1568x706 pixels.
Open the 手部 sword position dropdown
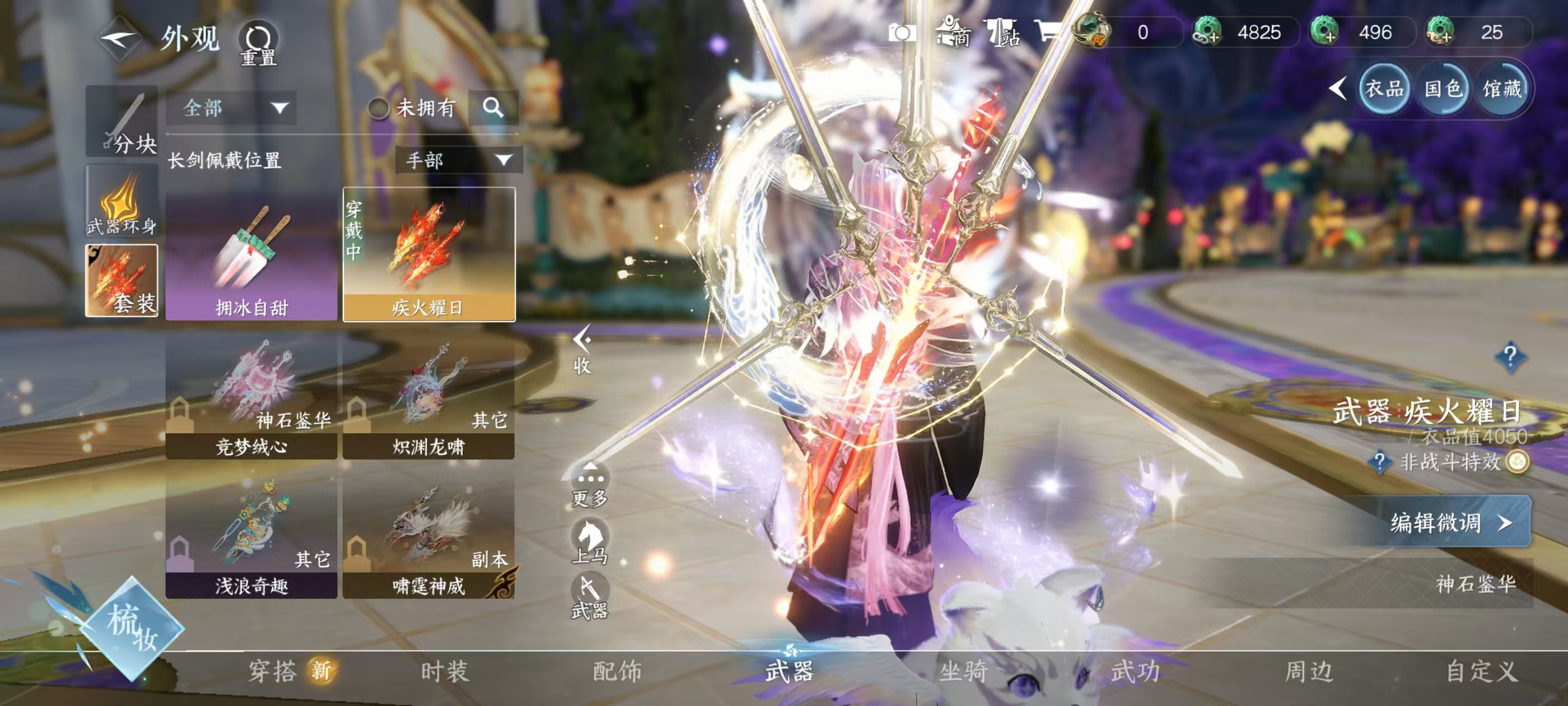click(x=458, y=160)
